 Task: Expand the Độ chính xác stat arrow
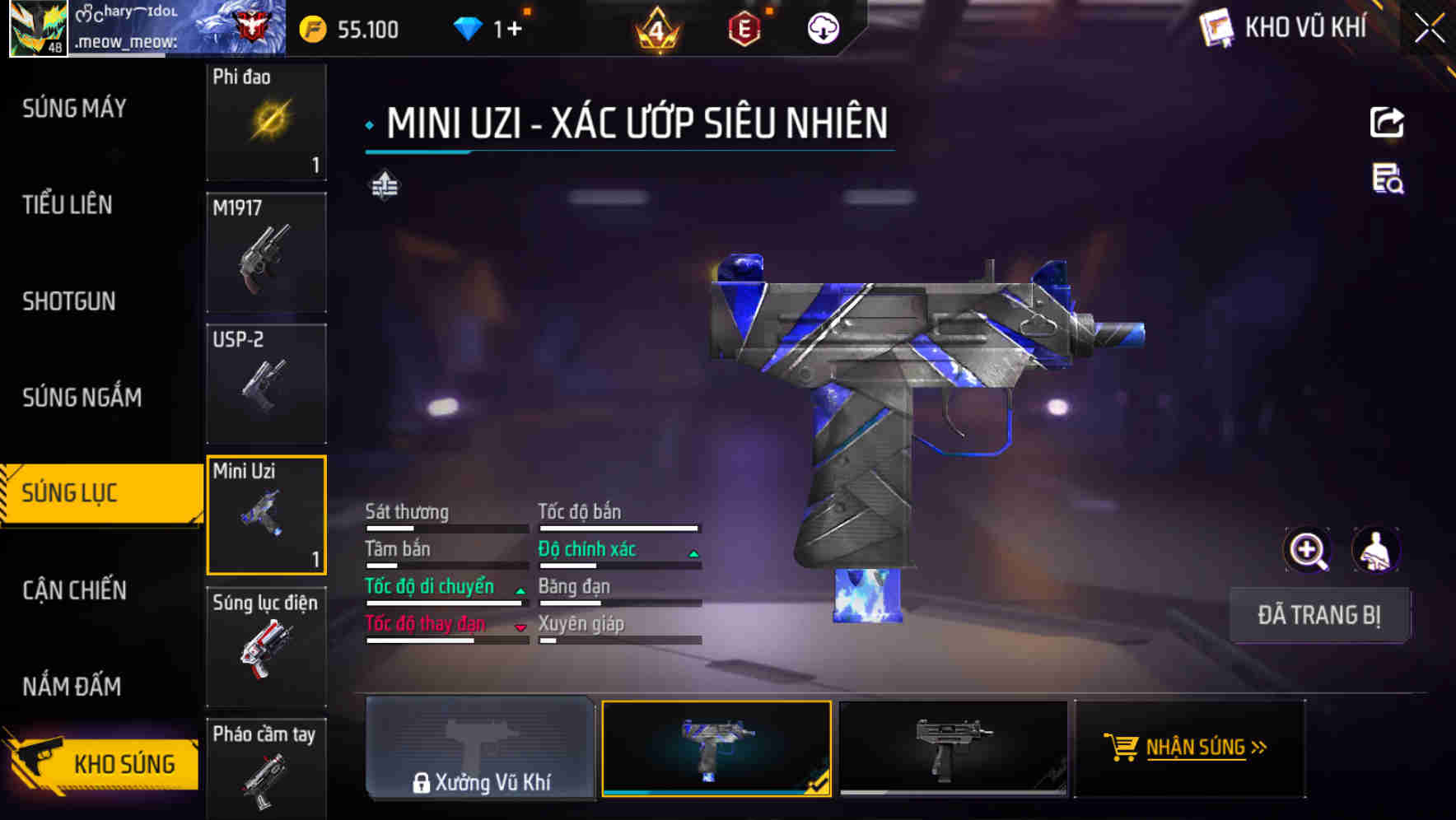point(694,552)
